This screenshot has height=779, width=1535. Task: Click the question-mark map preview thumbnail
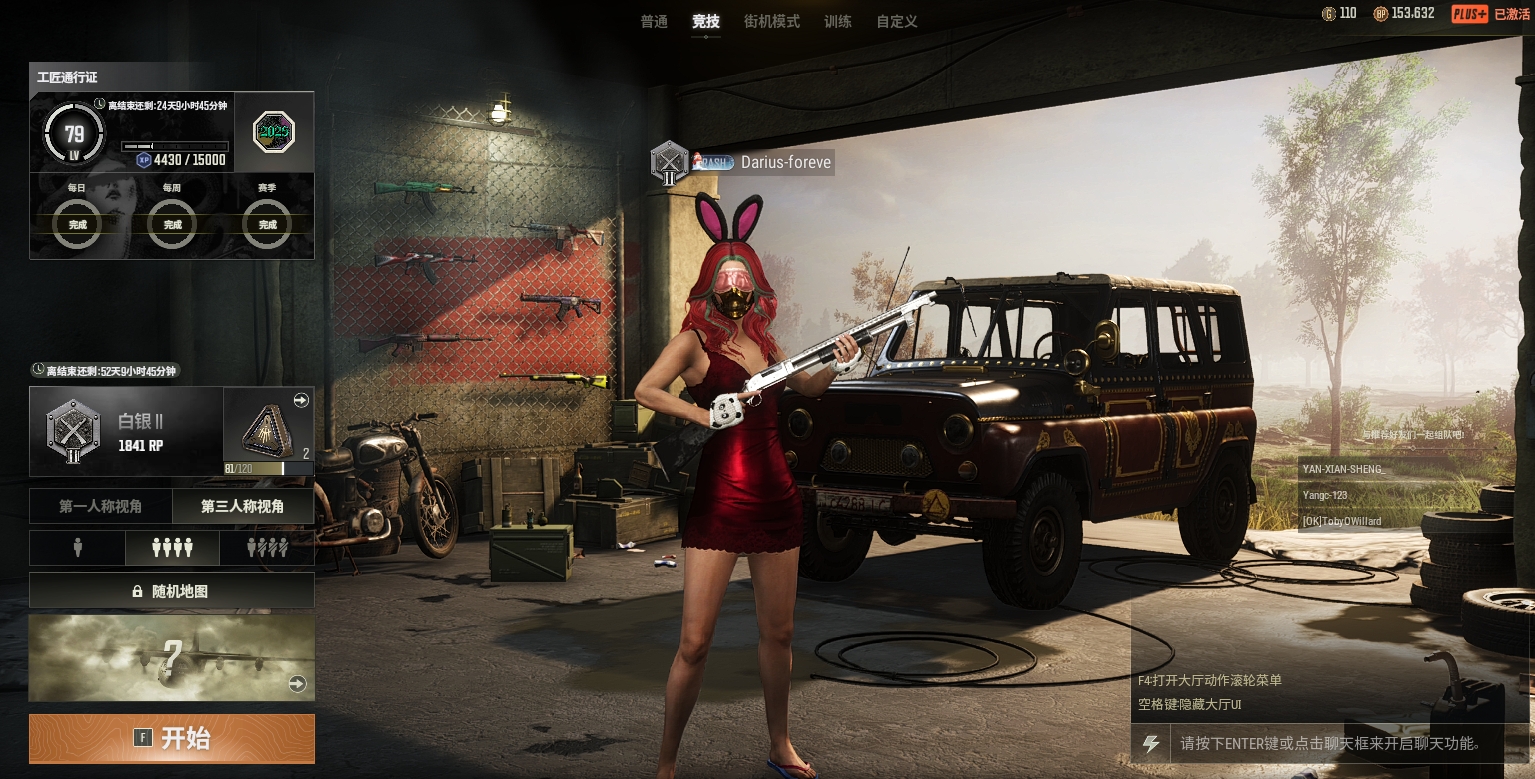(172, 658)
